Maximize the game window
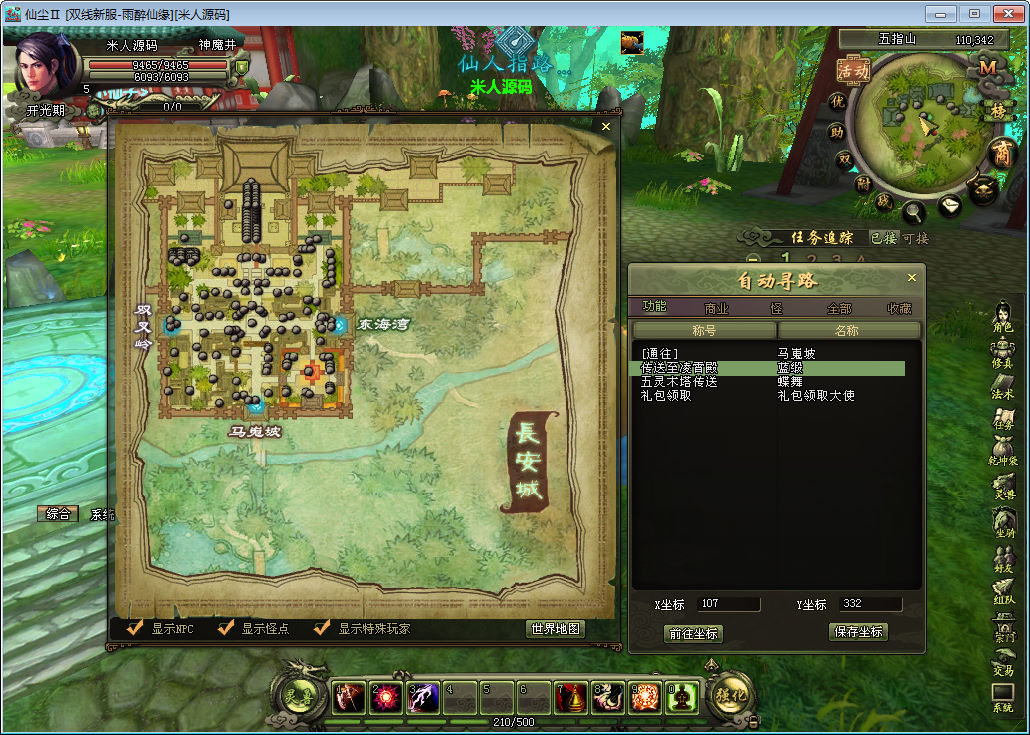This screenshot has height=735, width=1030. tap(973, 14)
